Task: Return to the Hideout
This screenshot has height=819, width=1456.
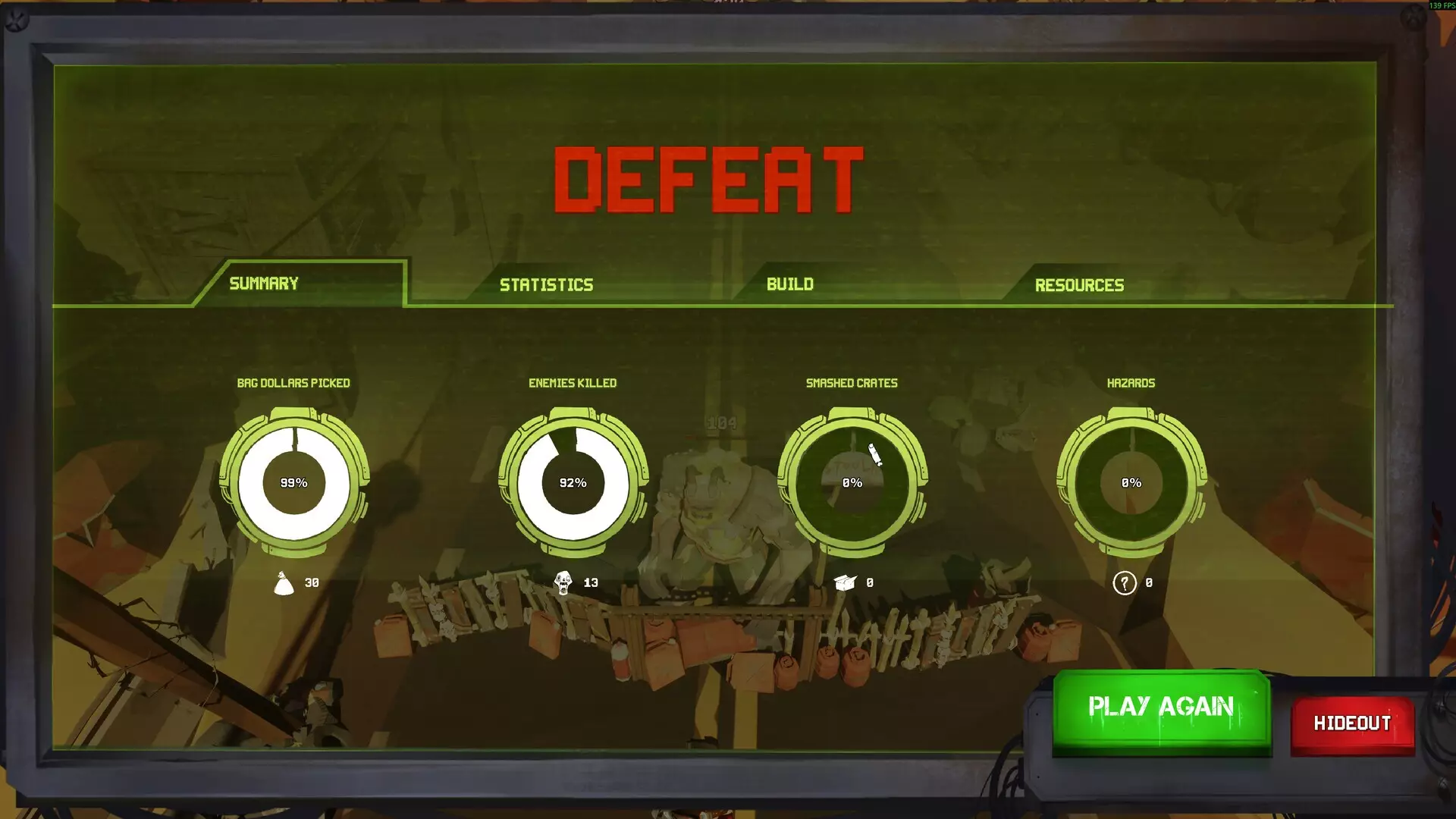Action: pyautogui.click(x=1352, y=723)
